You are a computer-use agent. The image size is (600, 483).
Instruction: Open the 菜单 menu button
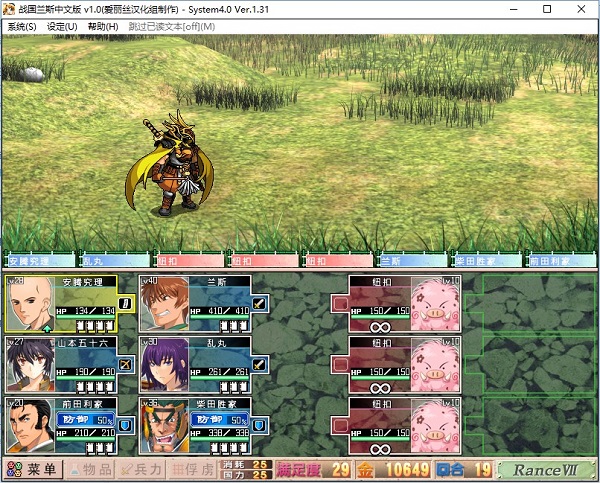(34, 470)
